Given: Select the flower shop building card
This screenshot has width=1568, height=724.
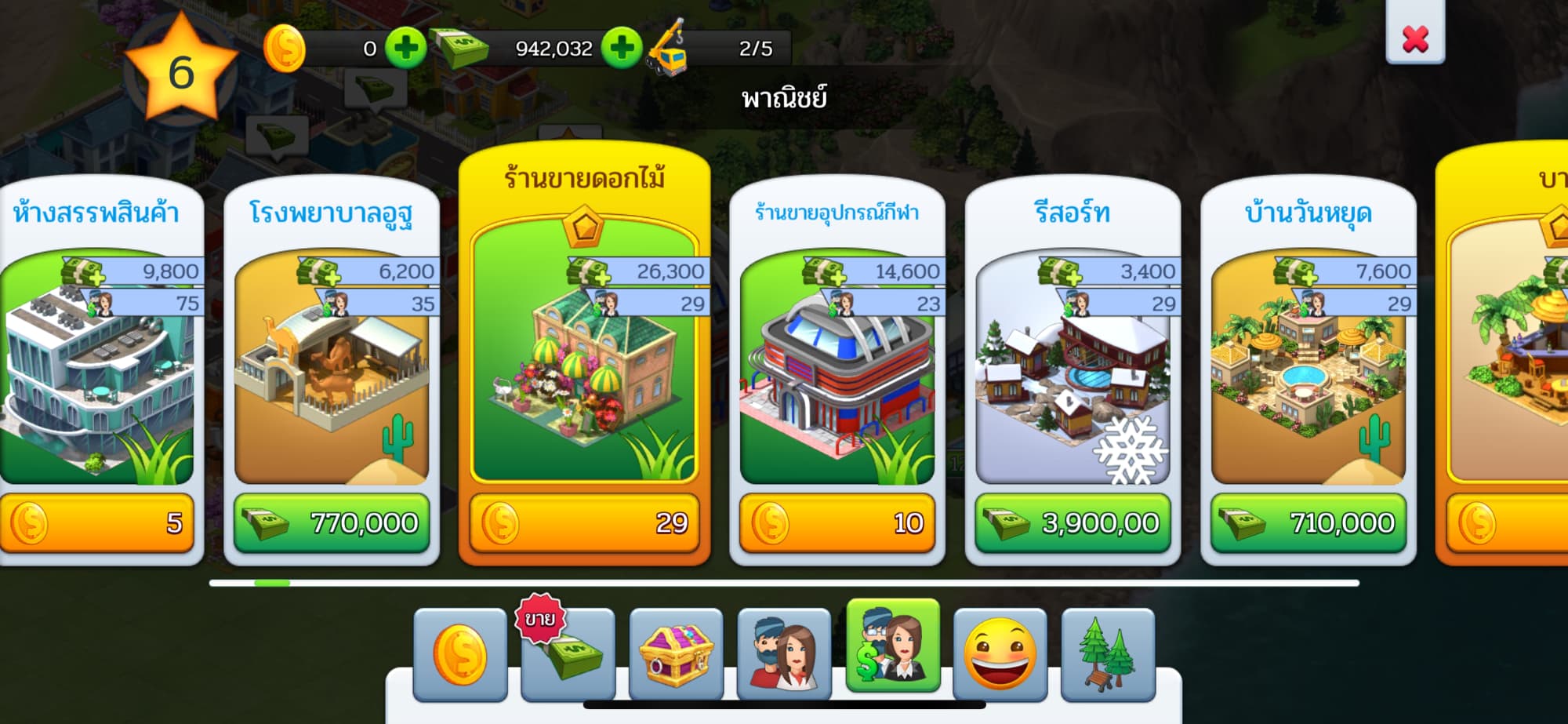Looking at the screenshot, I should 585,353.
